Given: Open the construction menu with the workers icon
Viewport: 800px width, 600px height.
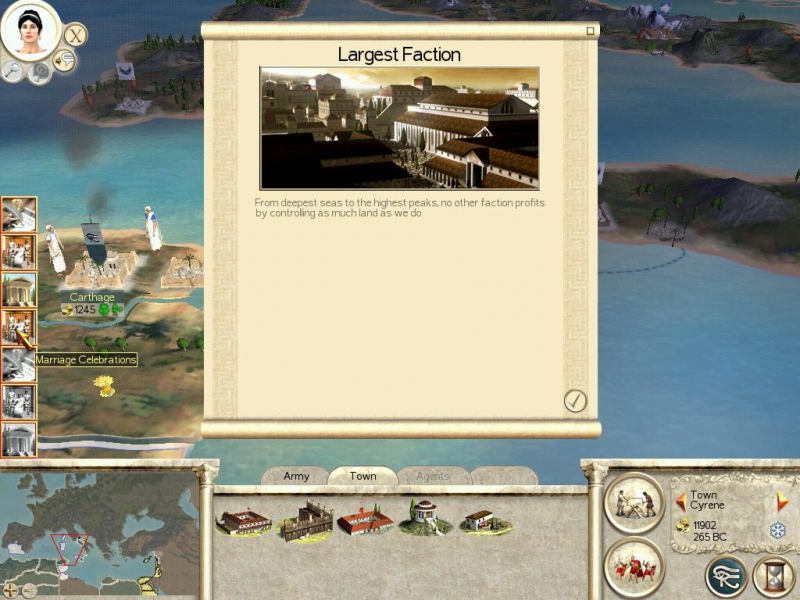Looking at the screenshot, I should [x=634, y=502].
